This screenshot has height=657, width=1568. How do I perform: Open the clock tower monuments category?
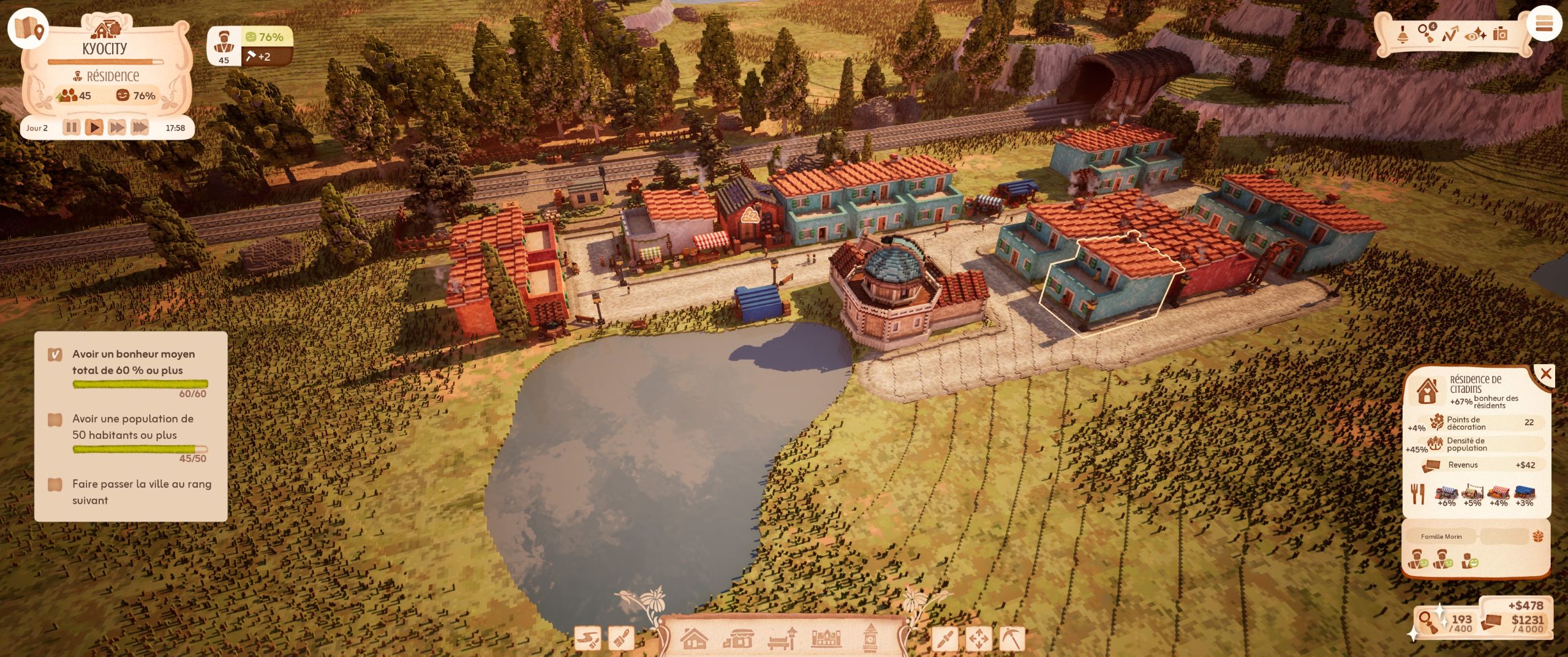[870, 638]
